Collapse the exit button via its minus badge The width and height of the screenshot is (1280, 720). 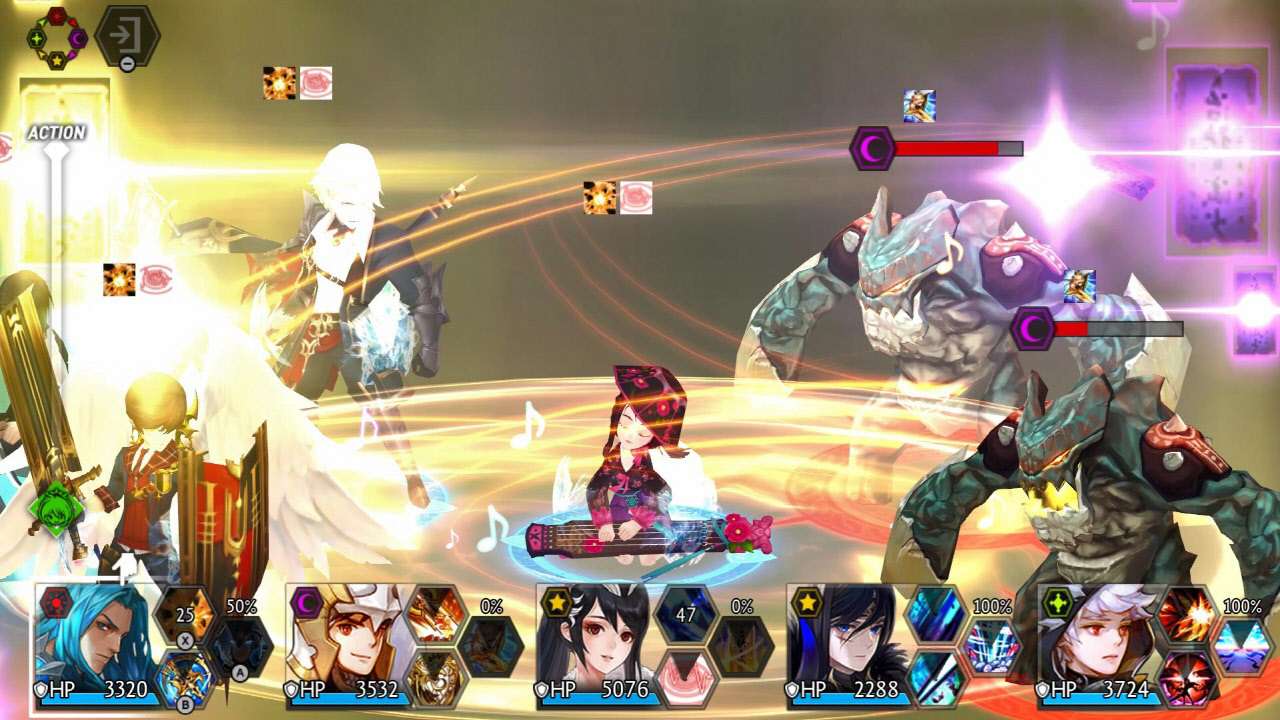(x=127, y=64)
